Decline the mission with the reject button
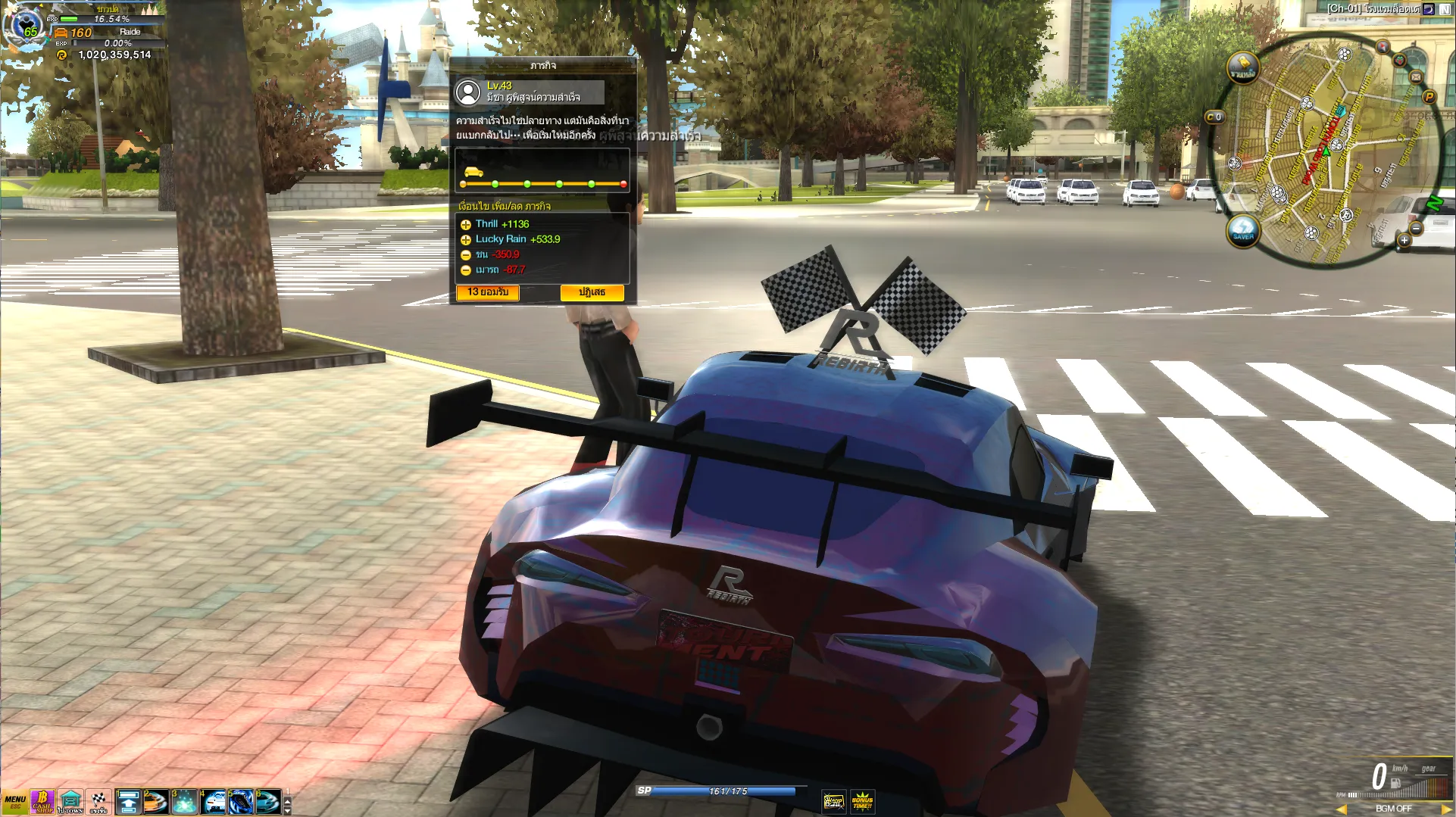 click(x=592, y=292)
